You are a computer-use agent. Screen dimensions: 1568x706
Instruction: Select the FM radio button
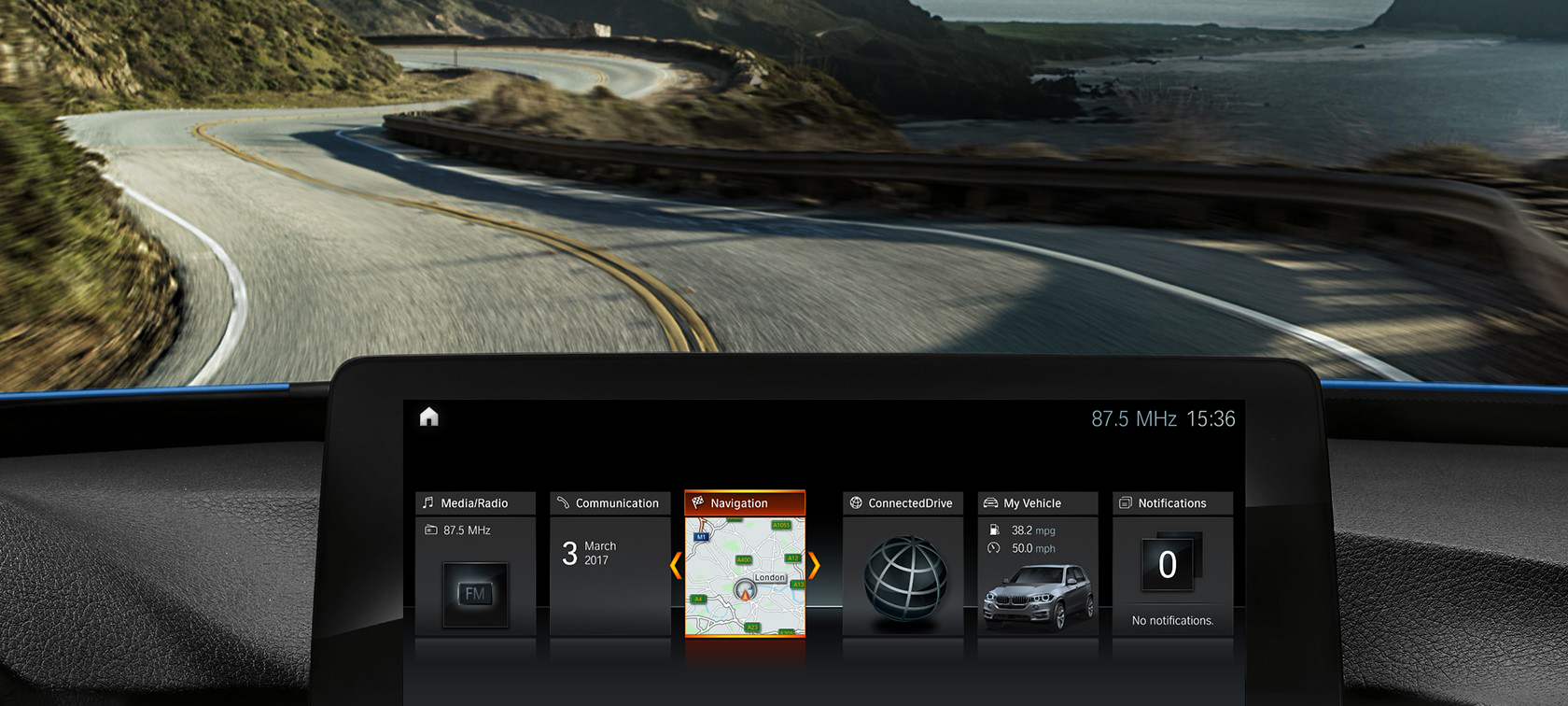tap(475, 594)
